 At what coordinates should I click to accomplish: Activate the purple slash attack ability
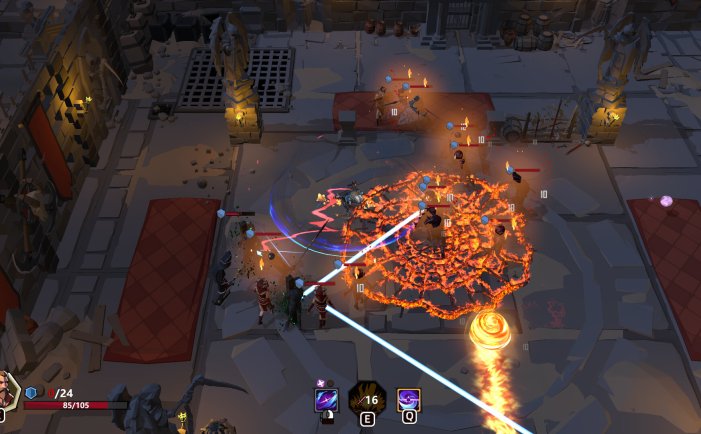coord(327,401)
